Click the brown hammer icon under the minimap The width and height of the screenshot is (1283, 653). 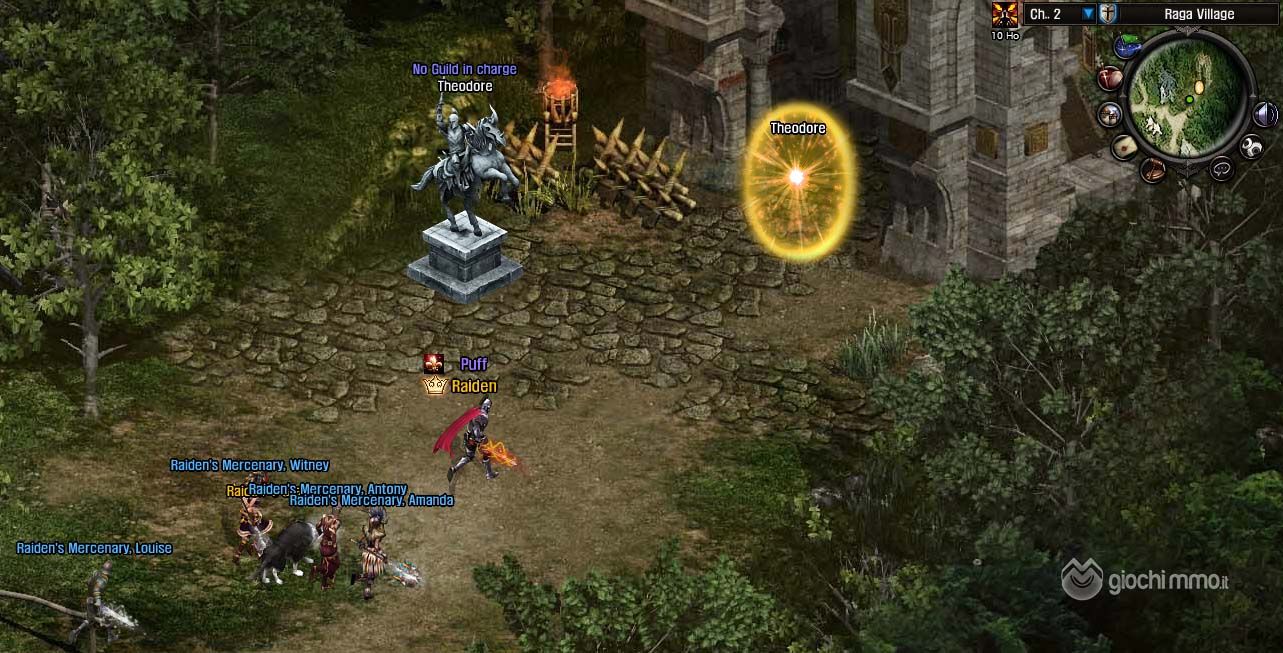click(x=1153, y=169)
